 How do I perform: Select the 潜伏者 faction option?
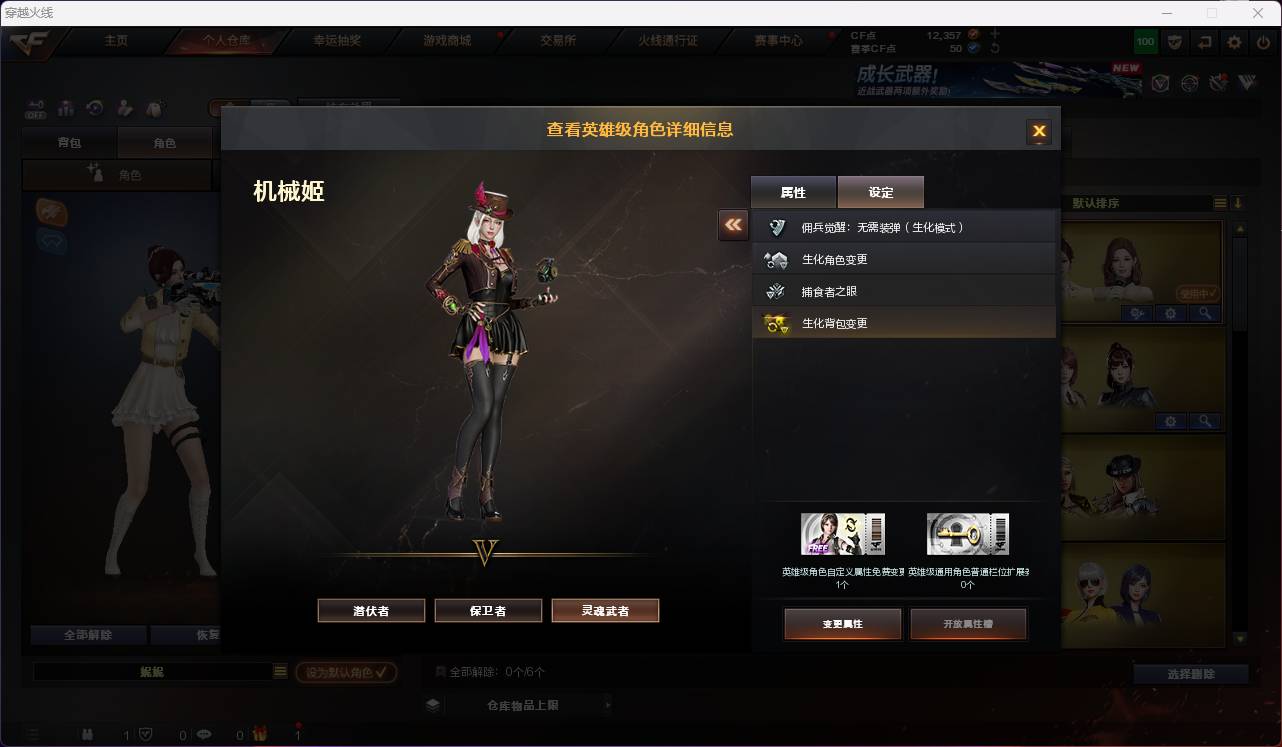(x=371, y=610)
